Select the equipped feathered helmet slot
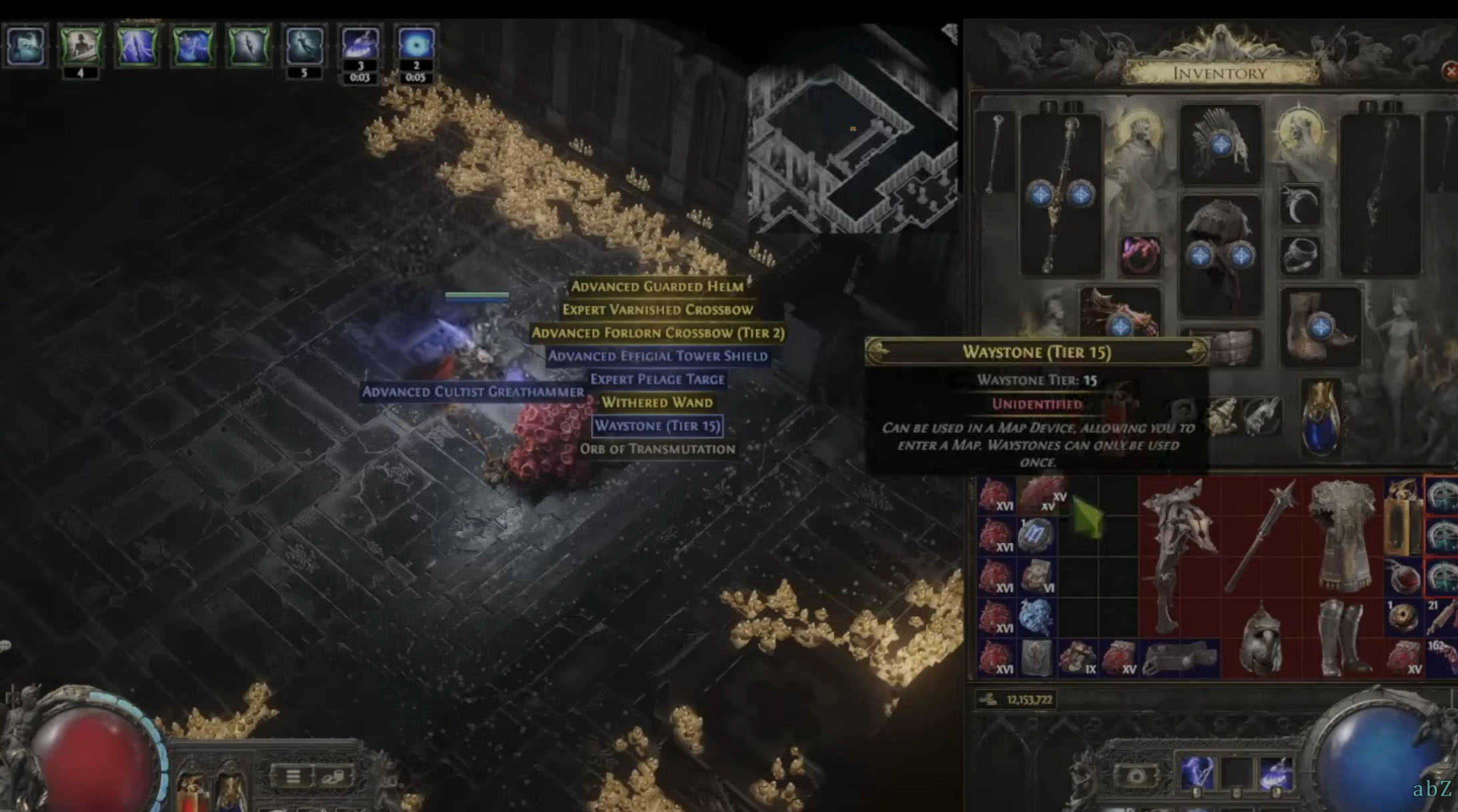 pos(1220,143)
